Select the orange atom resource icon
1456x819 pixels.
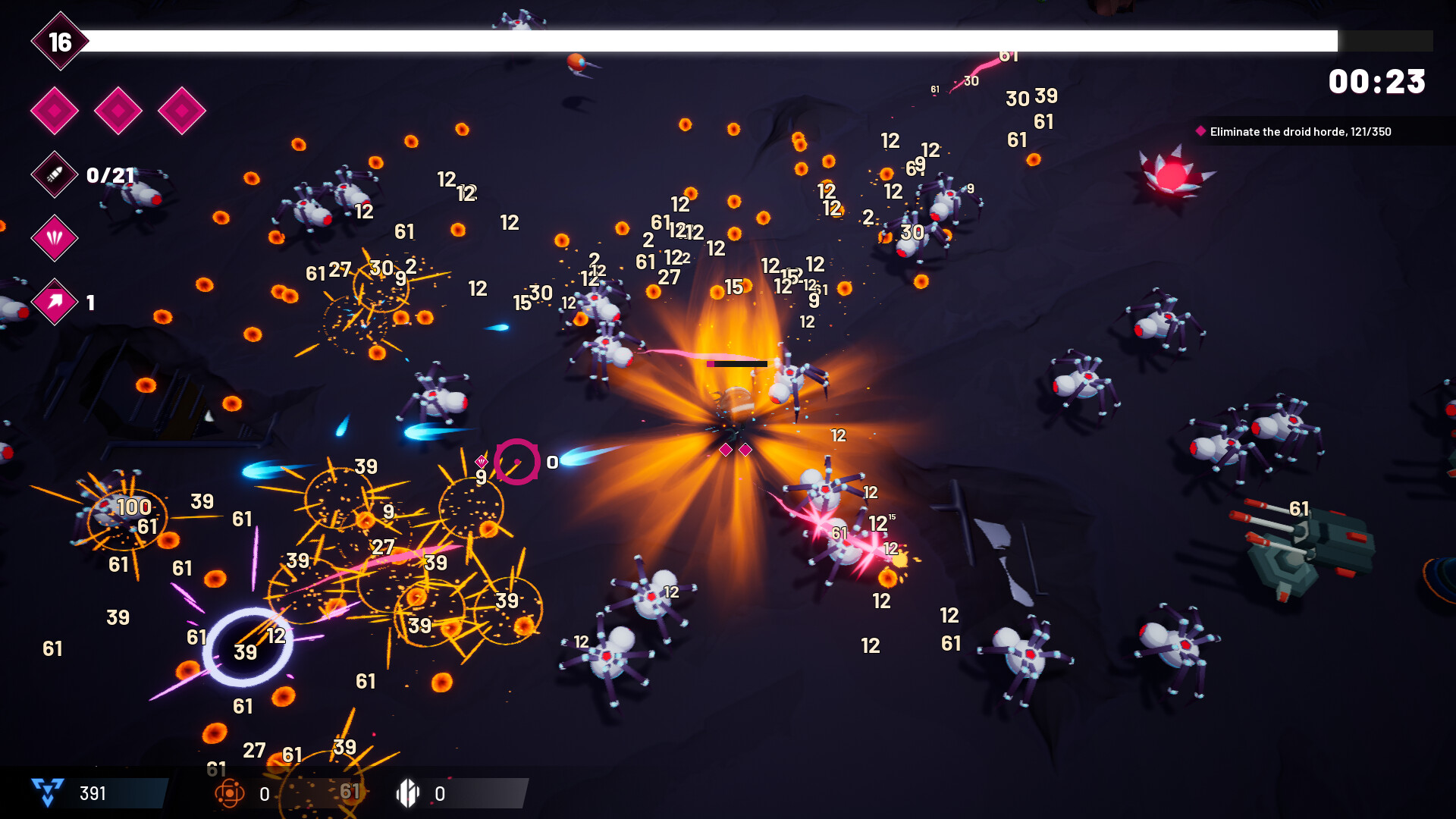pyautogui.click(x=231, y=794)
